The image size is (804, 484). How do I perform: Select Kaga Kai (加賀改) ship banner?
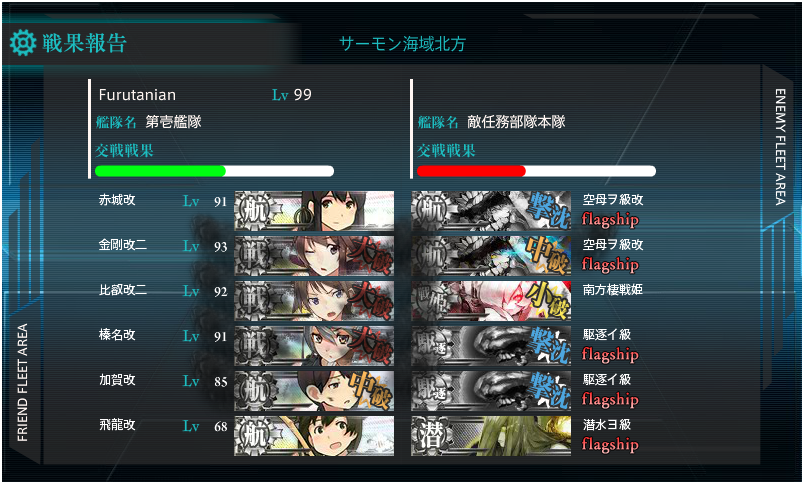tap(314, 390)
